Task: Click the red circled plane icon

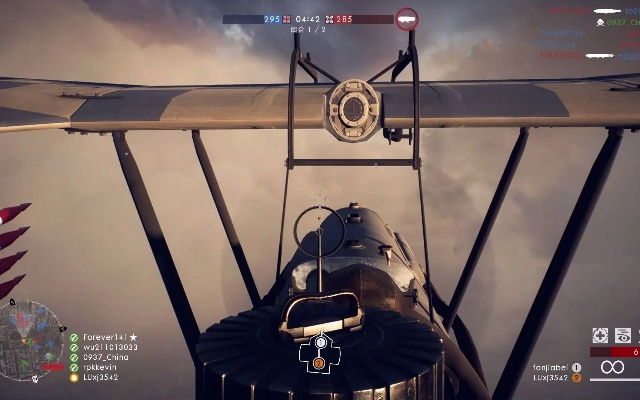Action: tap(406, 18)
